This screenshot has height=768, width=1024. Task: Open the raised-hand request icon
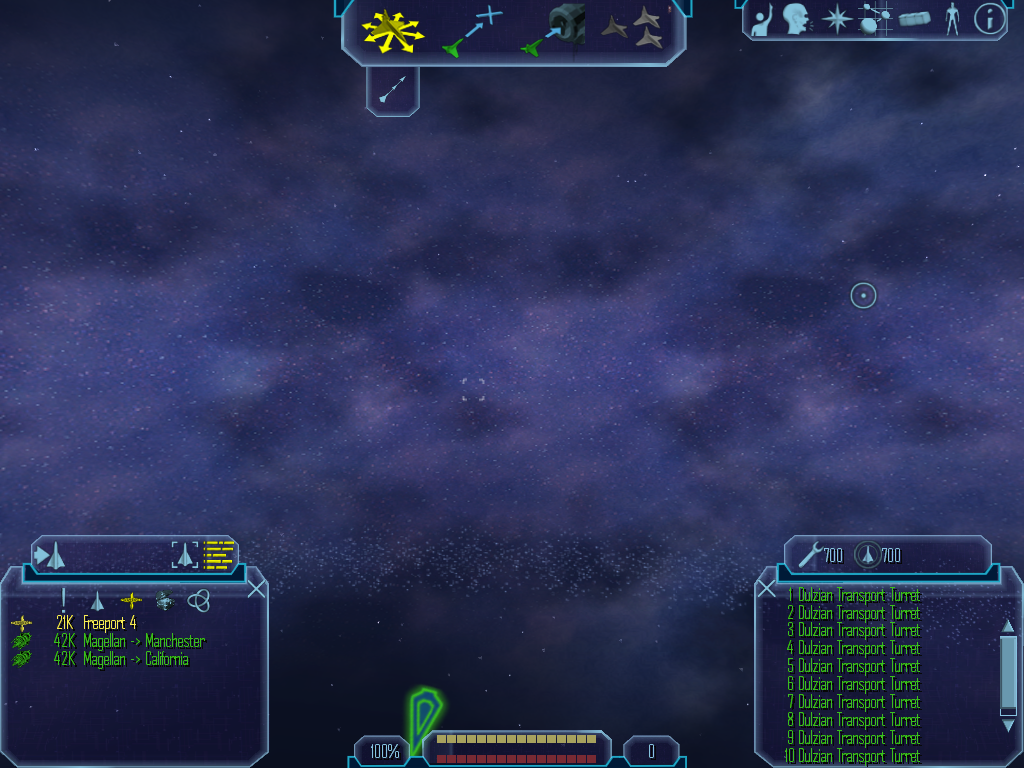pos(762,19)
